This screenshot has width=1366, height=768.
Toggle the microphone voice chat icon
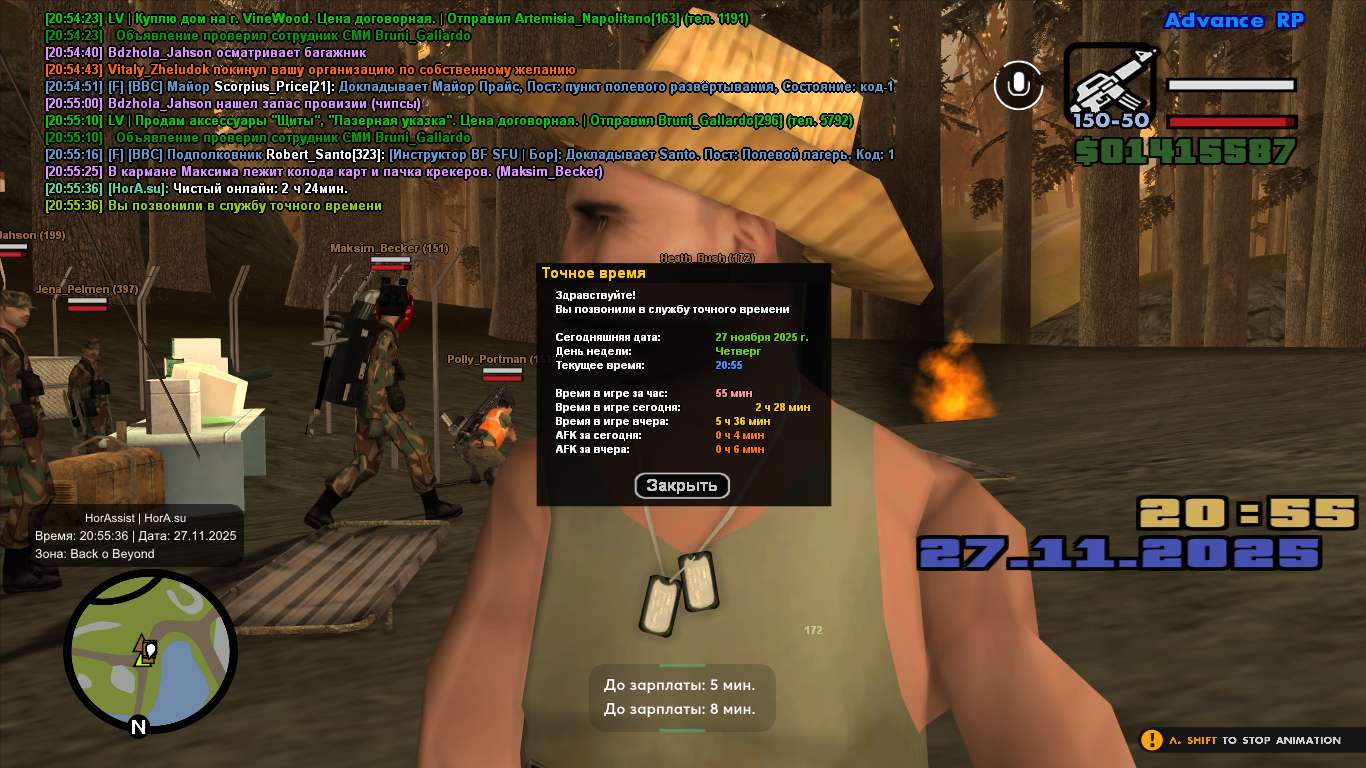[x=1018, y=85]
